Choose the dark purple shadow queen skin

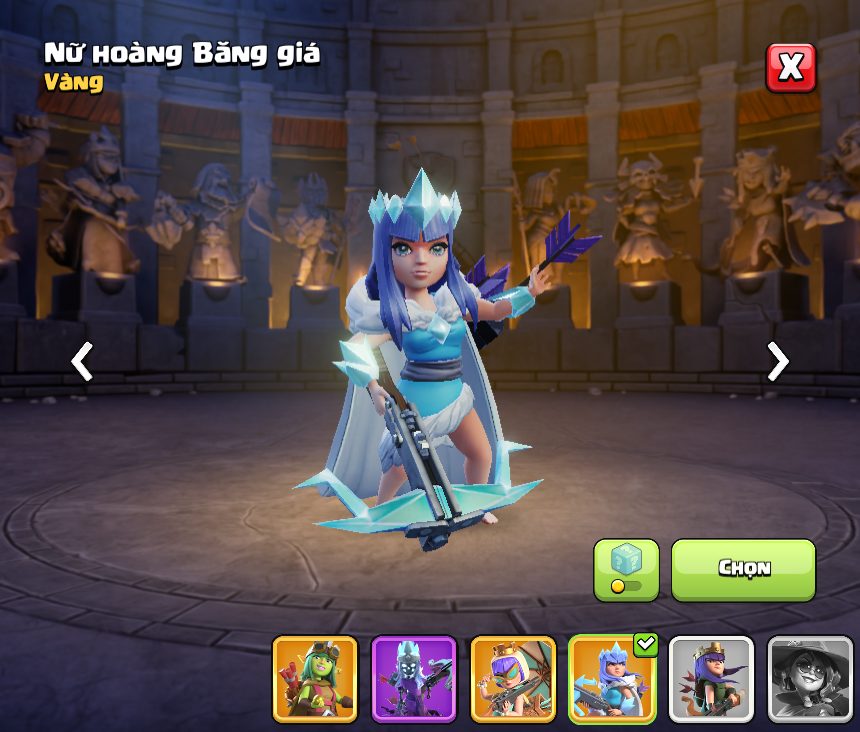(414, 679)
